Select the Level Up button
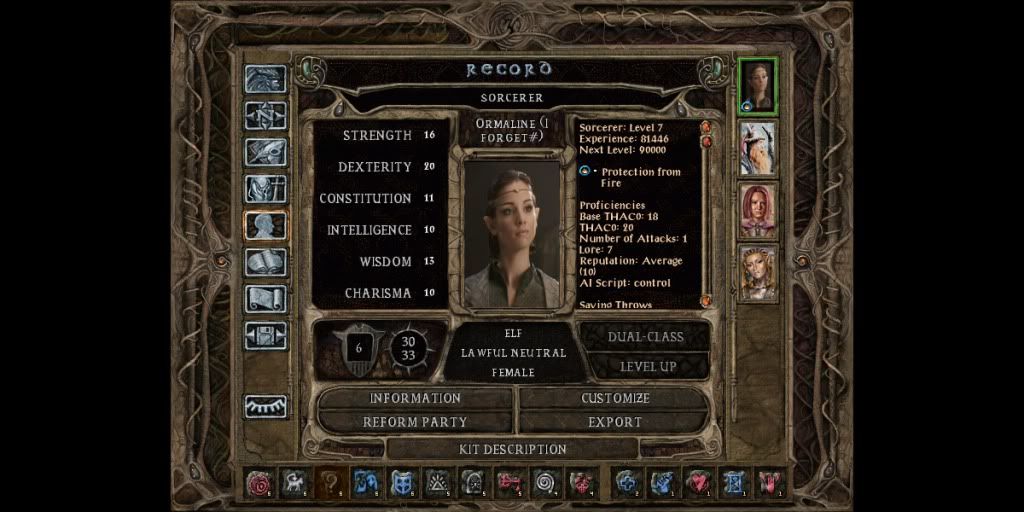 point(648,366)
